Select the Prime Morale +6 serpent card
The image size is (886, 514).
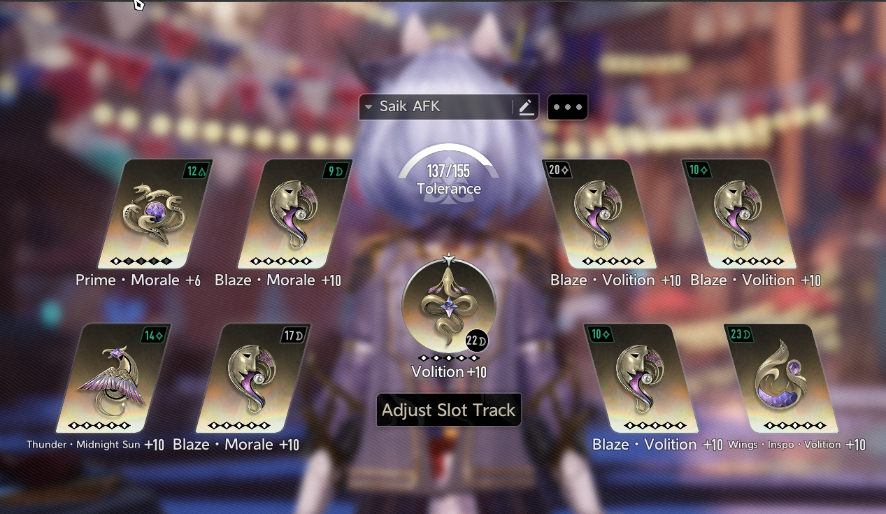coord(160,214)
